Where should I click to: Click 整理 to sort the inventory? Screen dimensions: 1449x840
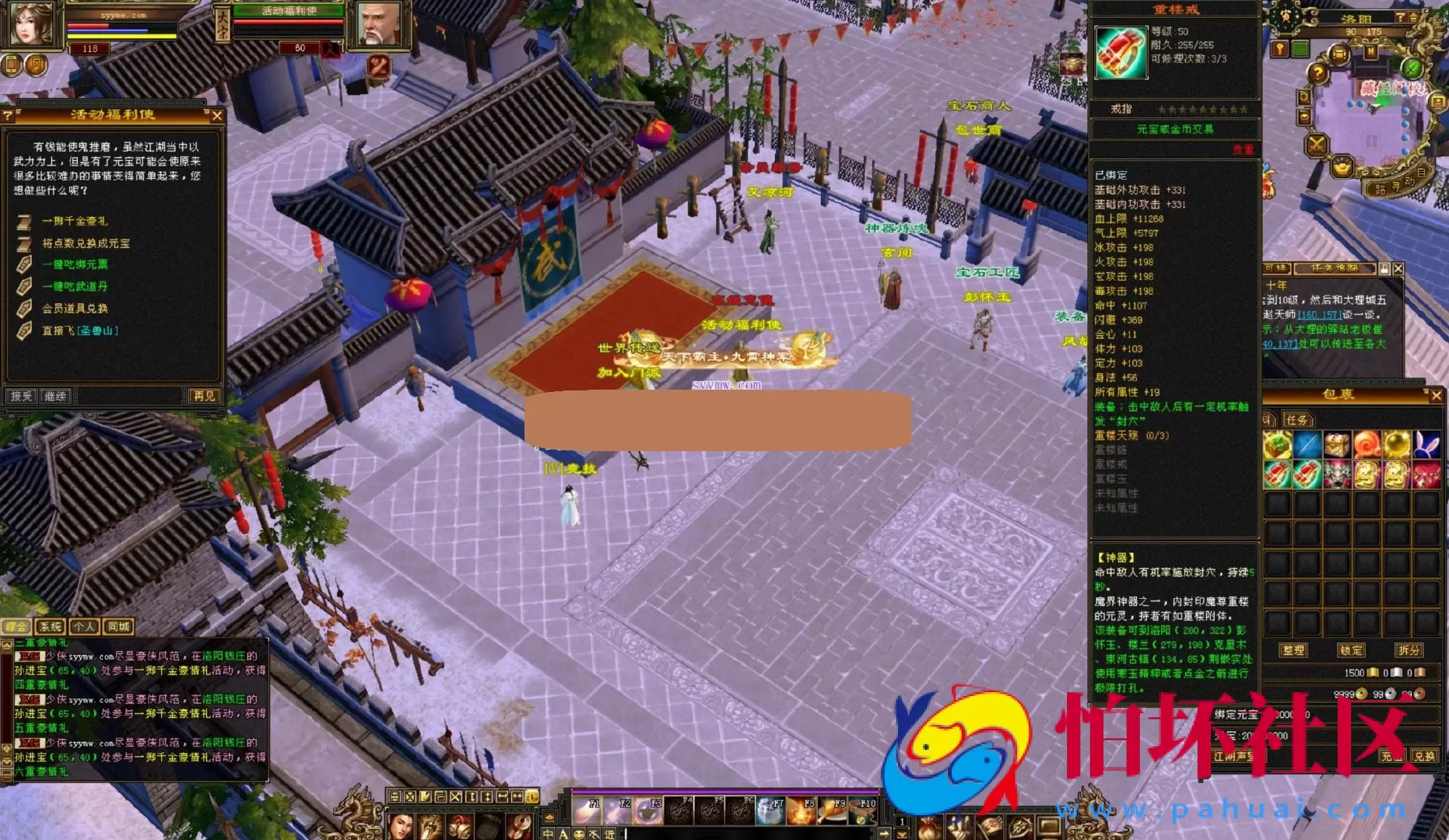[1293, 650]
